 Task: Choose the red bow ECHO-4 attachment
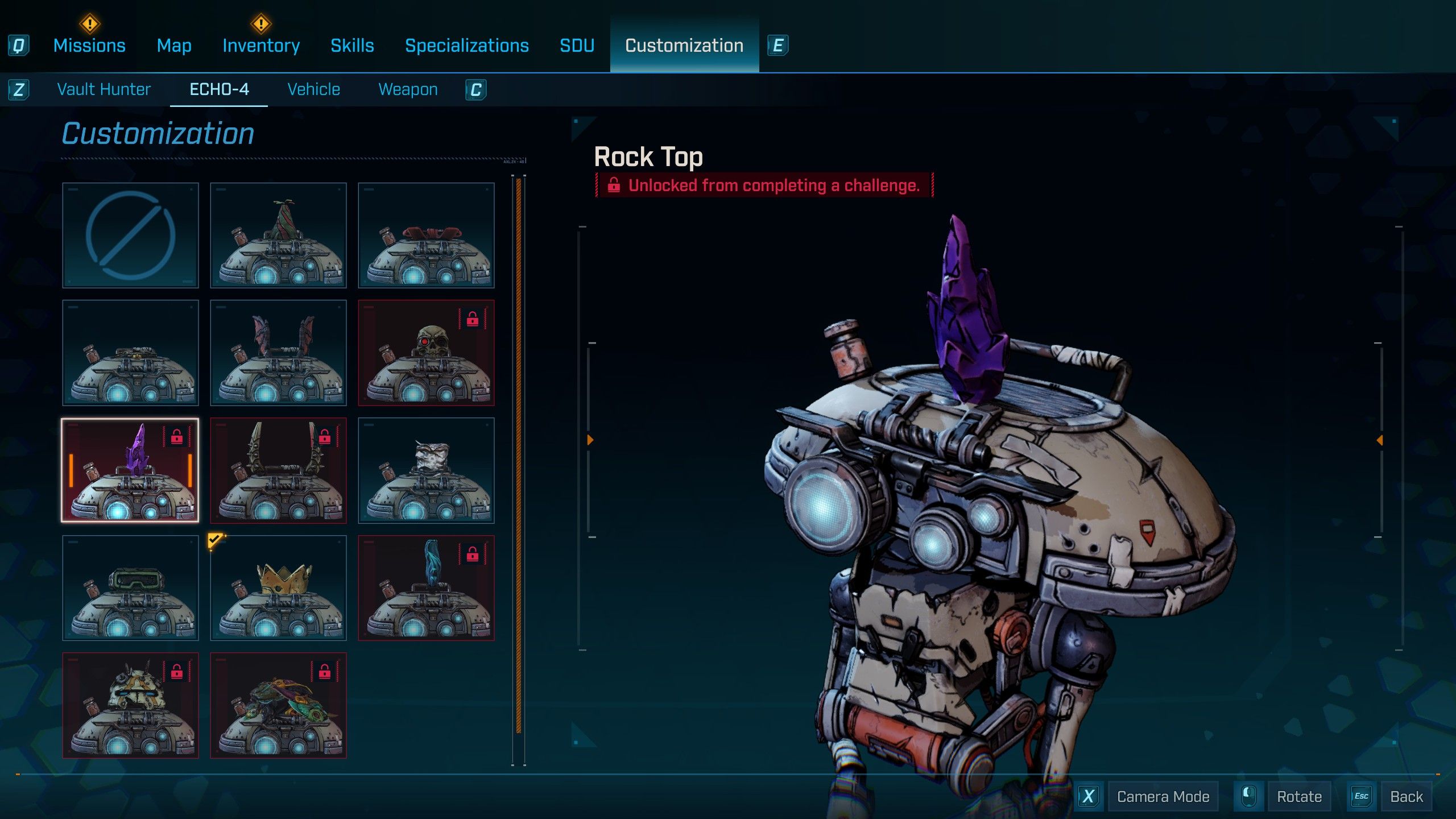[x=426, y=235]
